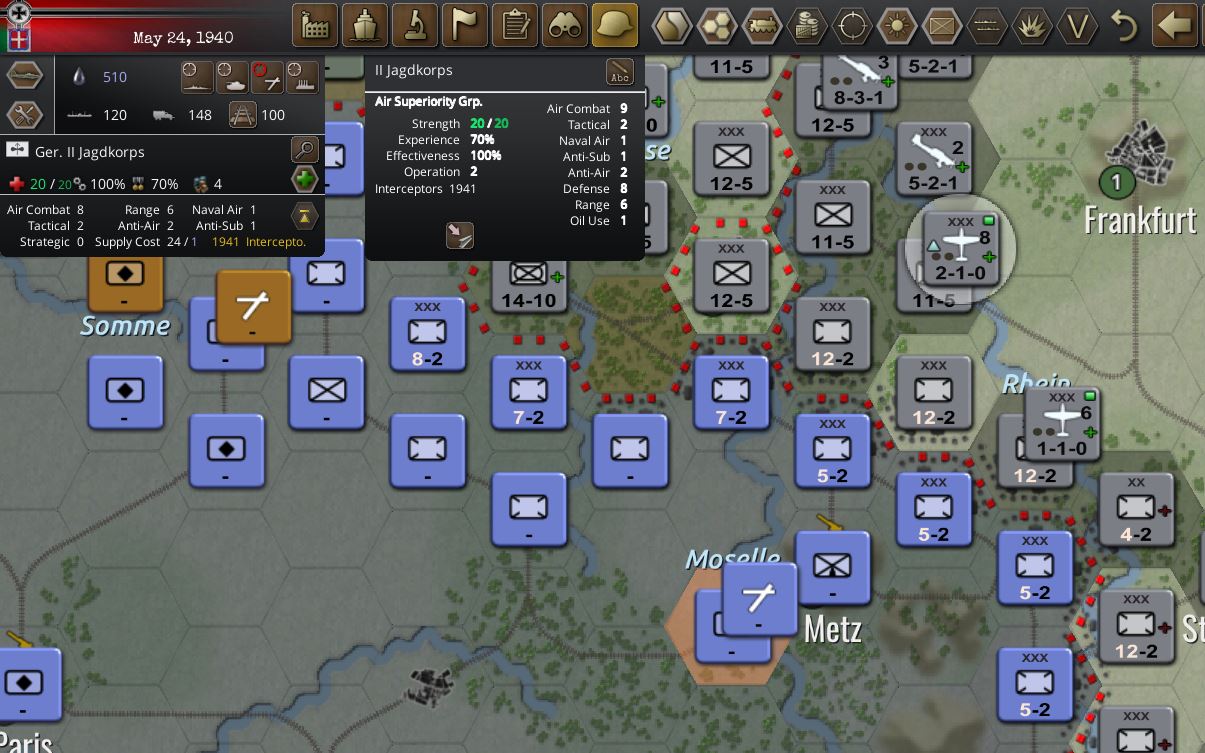
Task: Click the rename pencil Abc button
Action: pos(620,72)
